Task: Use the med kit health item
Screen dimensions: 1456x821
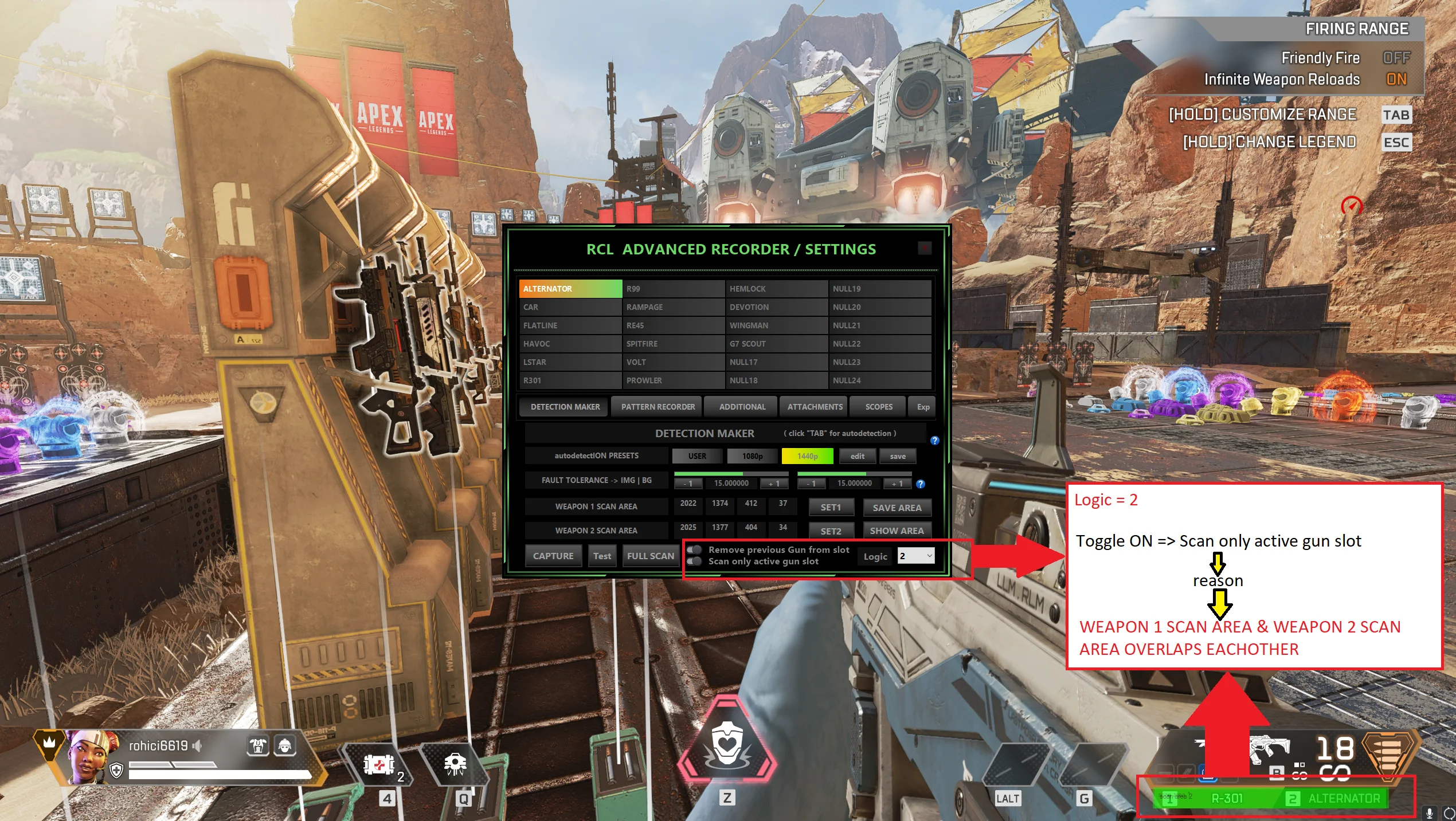Action: tap(379, 765)
